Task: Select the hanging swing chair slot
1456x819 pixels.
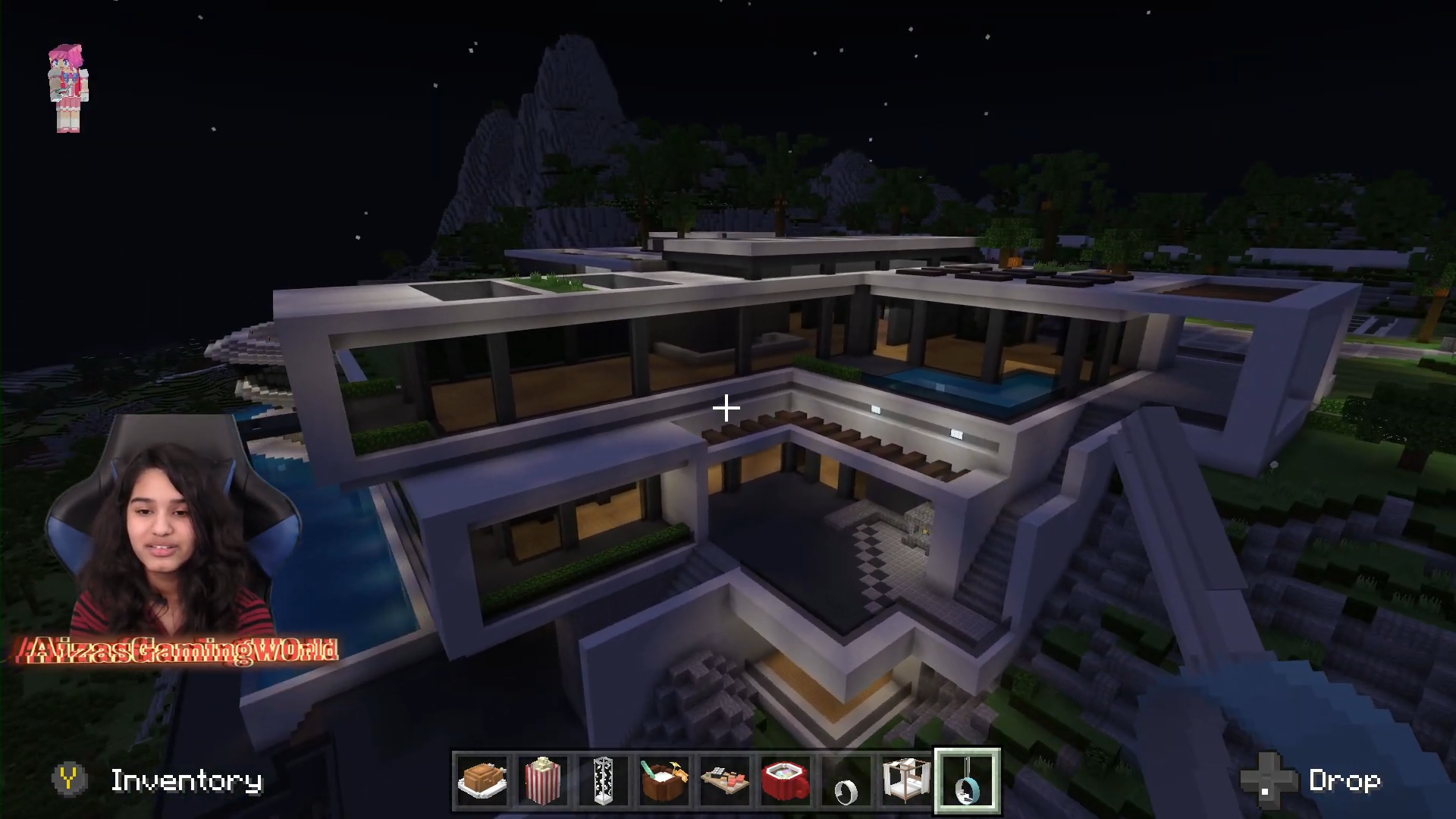Action: pyautogui.click(x=968, y=780)
